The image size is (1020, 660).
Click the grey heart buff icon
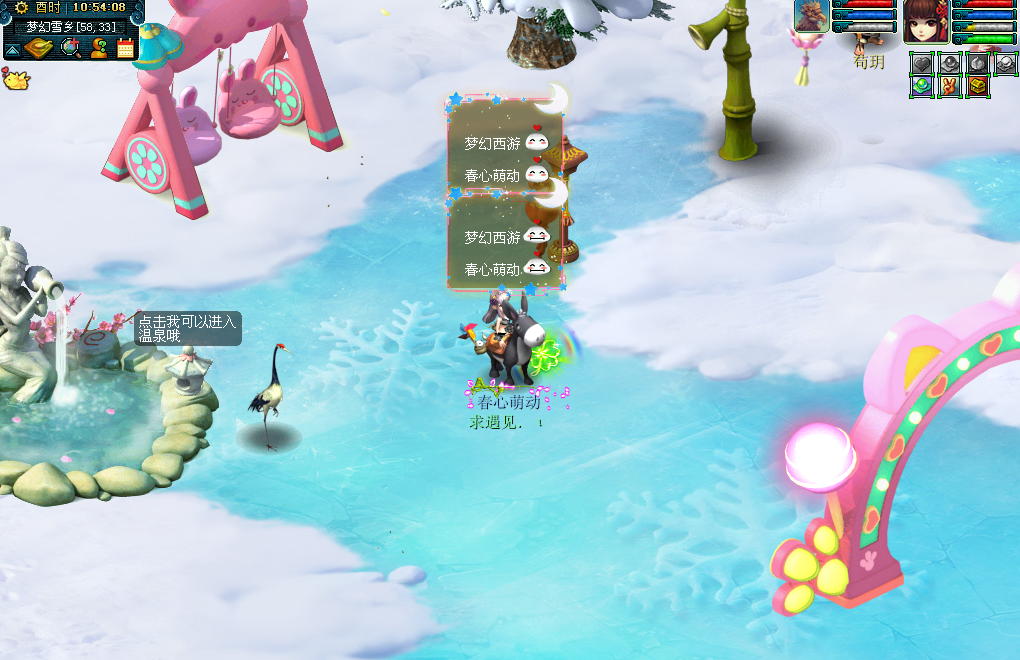pos(922,63)
